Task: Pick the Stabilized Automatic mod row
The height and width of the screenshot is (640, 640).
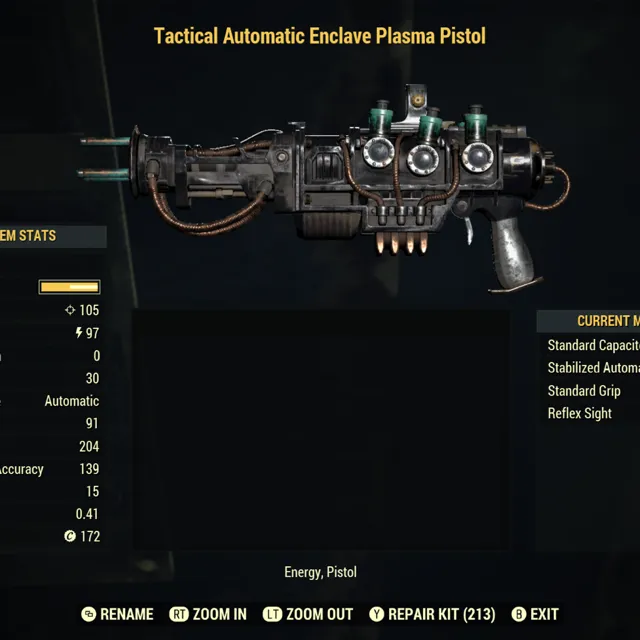Action: coord(593,368)
